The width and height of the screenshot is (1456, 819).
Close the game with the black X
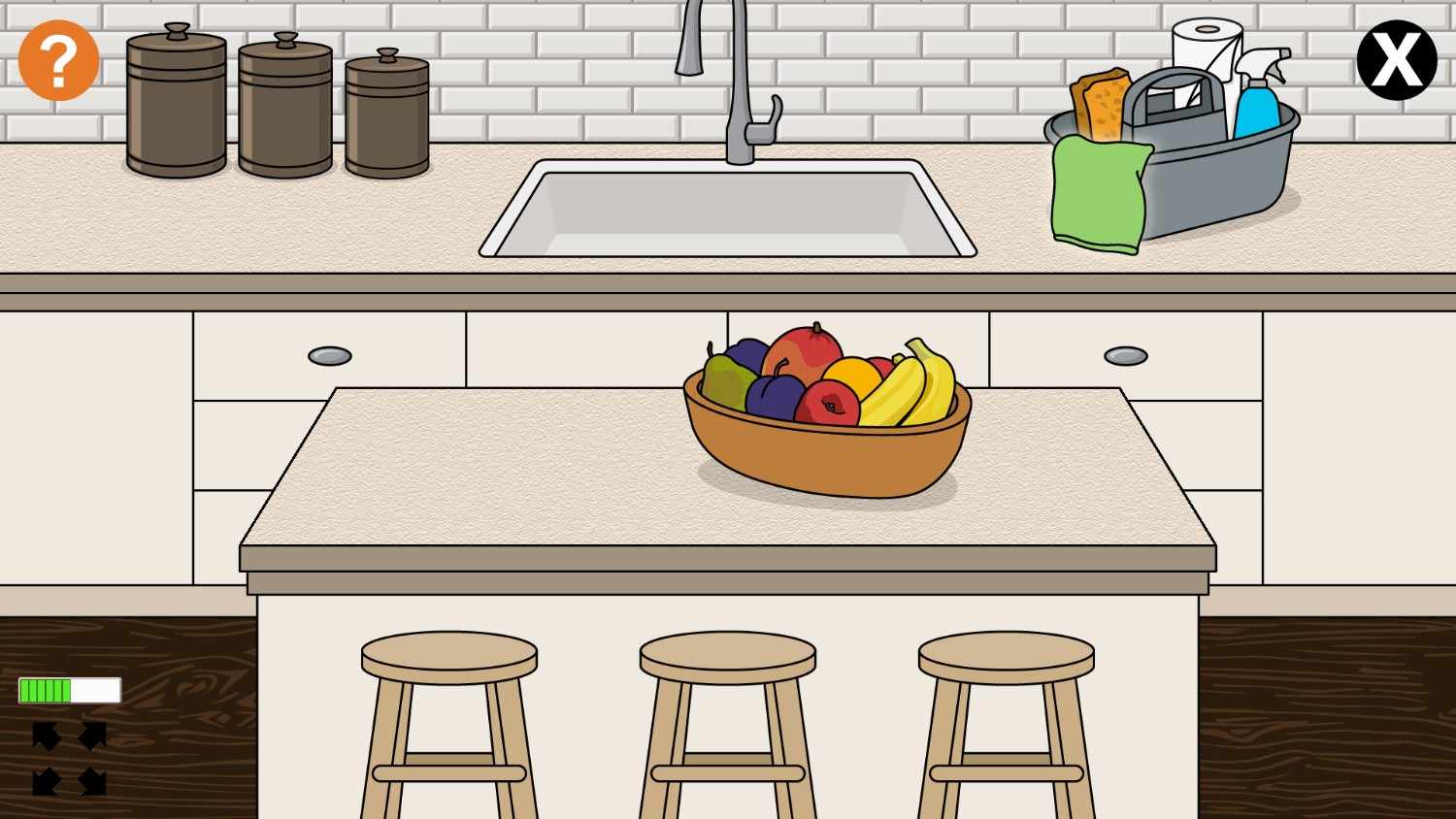click(1396, 60)
